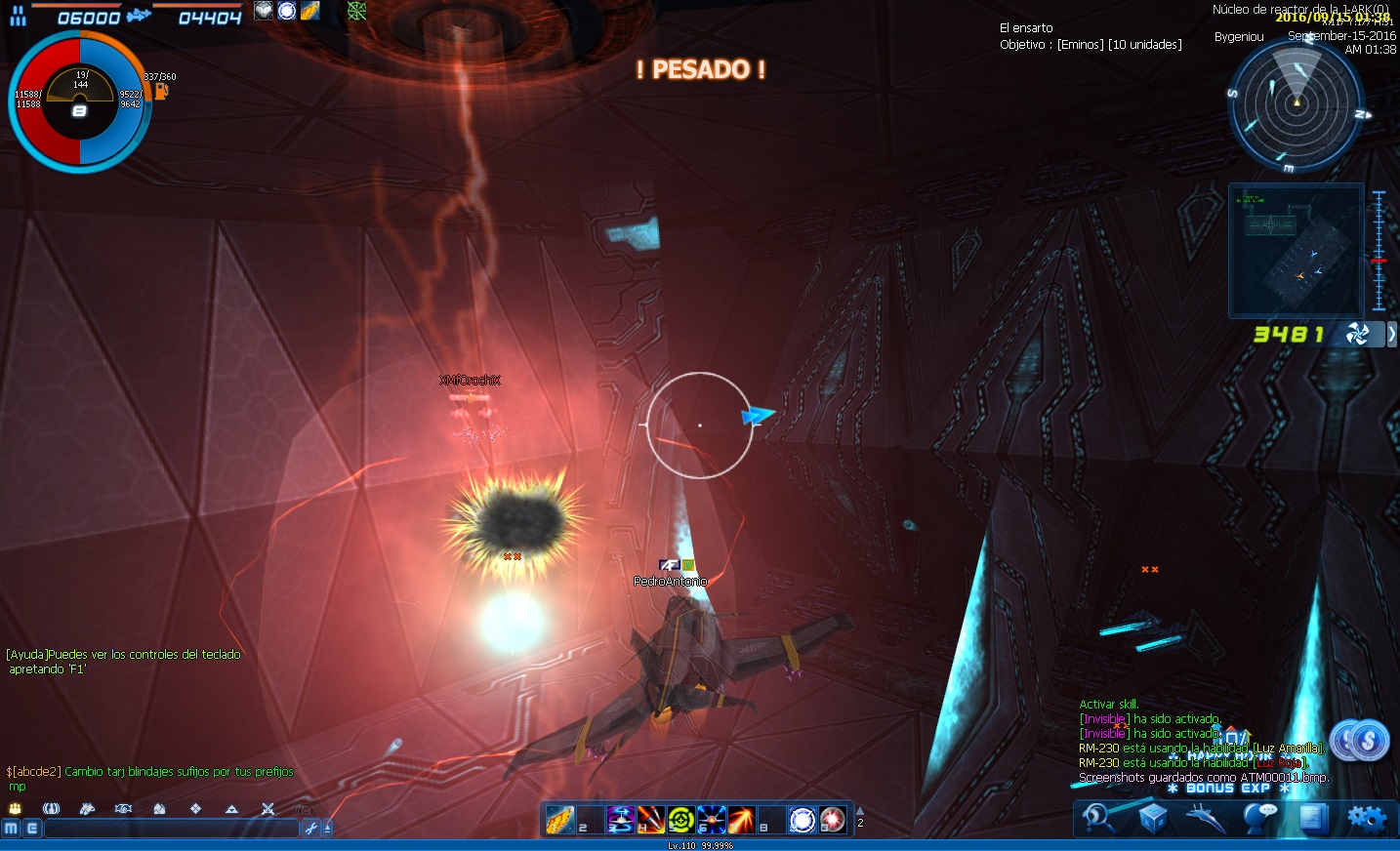Open the blue cube inventory menu
1400x851 pixels.
coord(1153,818)
